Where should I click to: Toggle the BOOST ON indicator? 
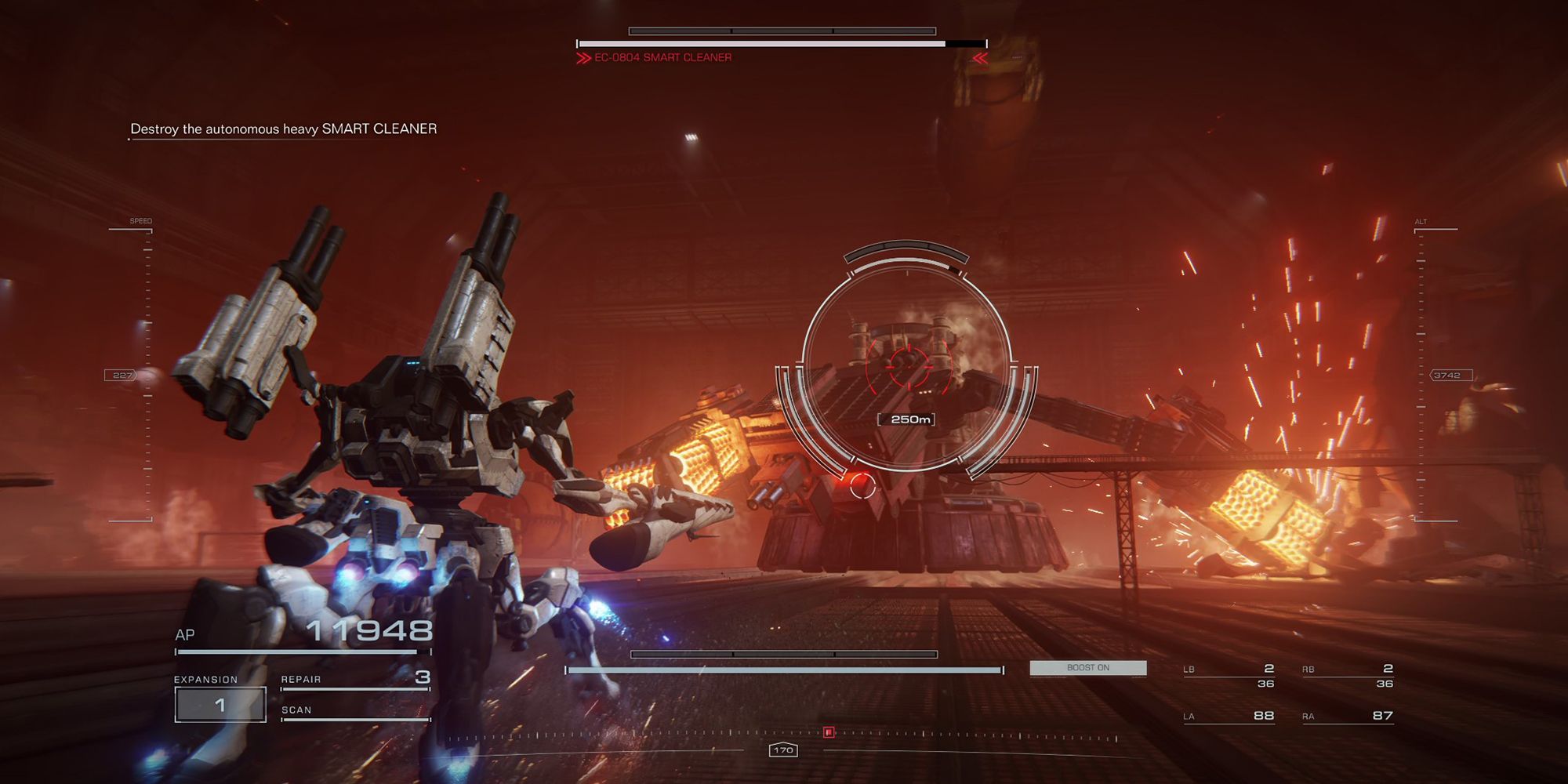(1089, 668)
